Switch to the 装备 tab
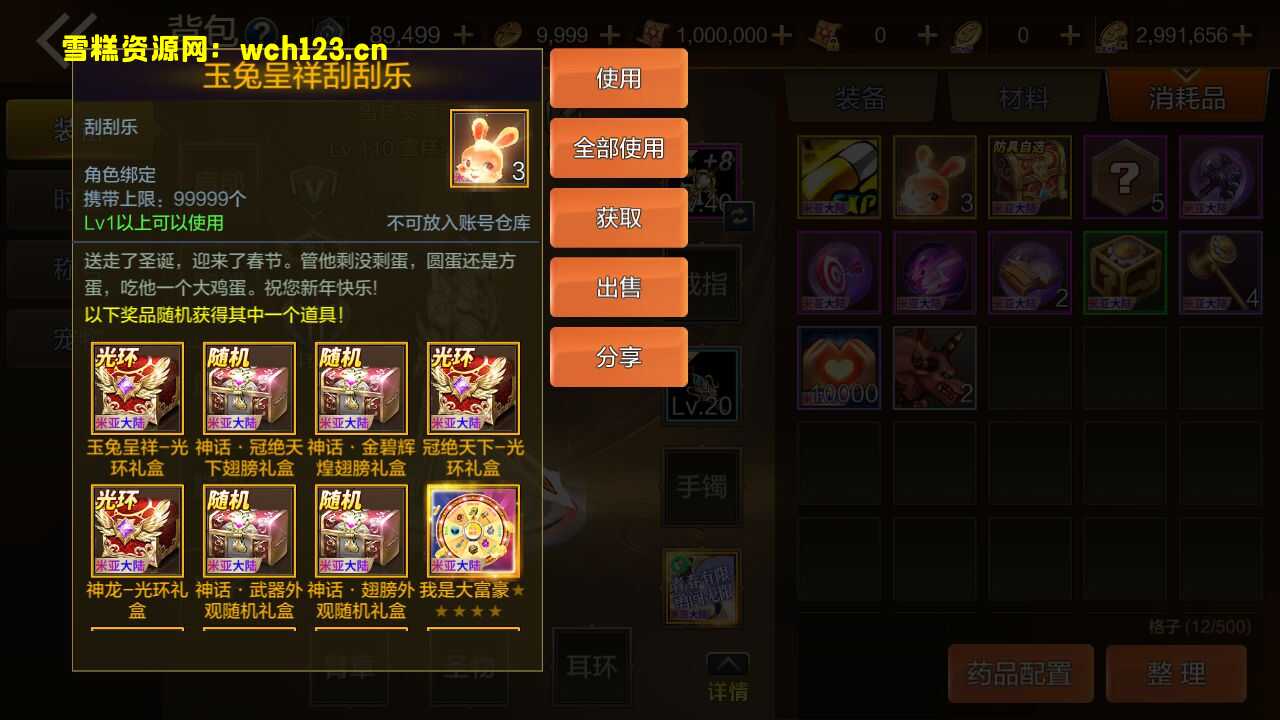1280x720 pixels. pos(858,96)
